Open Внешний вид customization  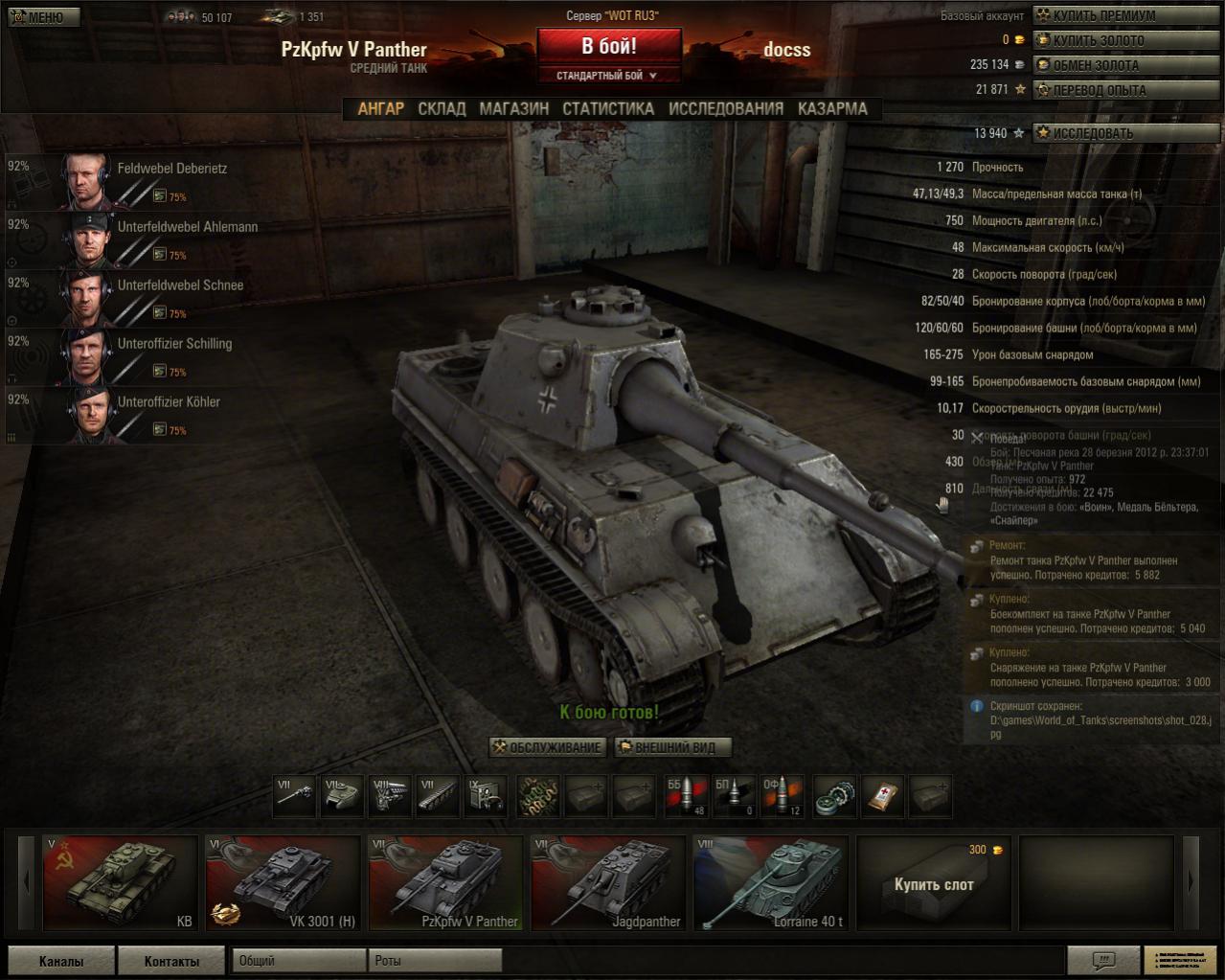pos(671,747)
